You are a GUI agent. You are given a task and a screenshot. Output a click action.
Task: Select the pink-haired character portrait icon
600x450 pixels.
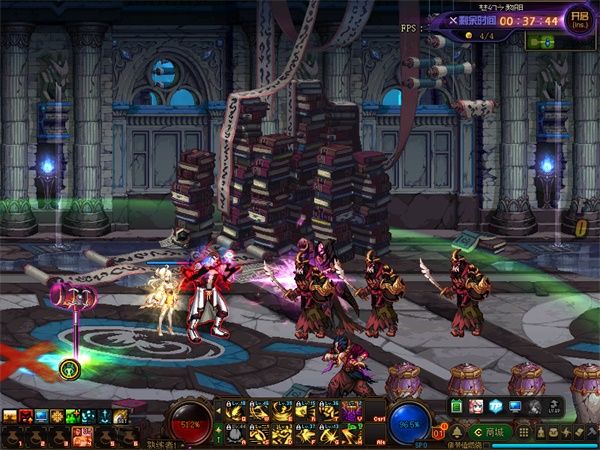pyautogui.click(x=476, y=407)
